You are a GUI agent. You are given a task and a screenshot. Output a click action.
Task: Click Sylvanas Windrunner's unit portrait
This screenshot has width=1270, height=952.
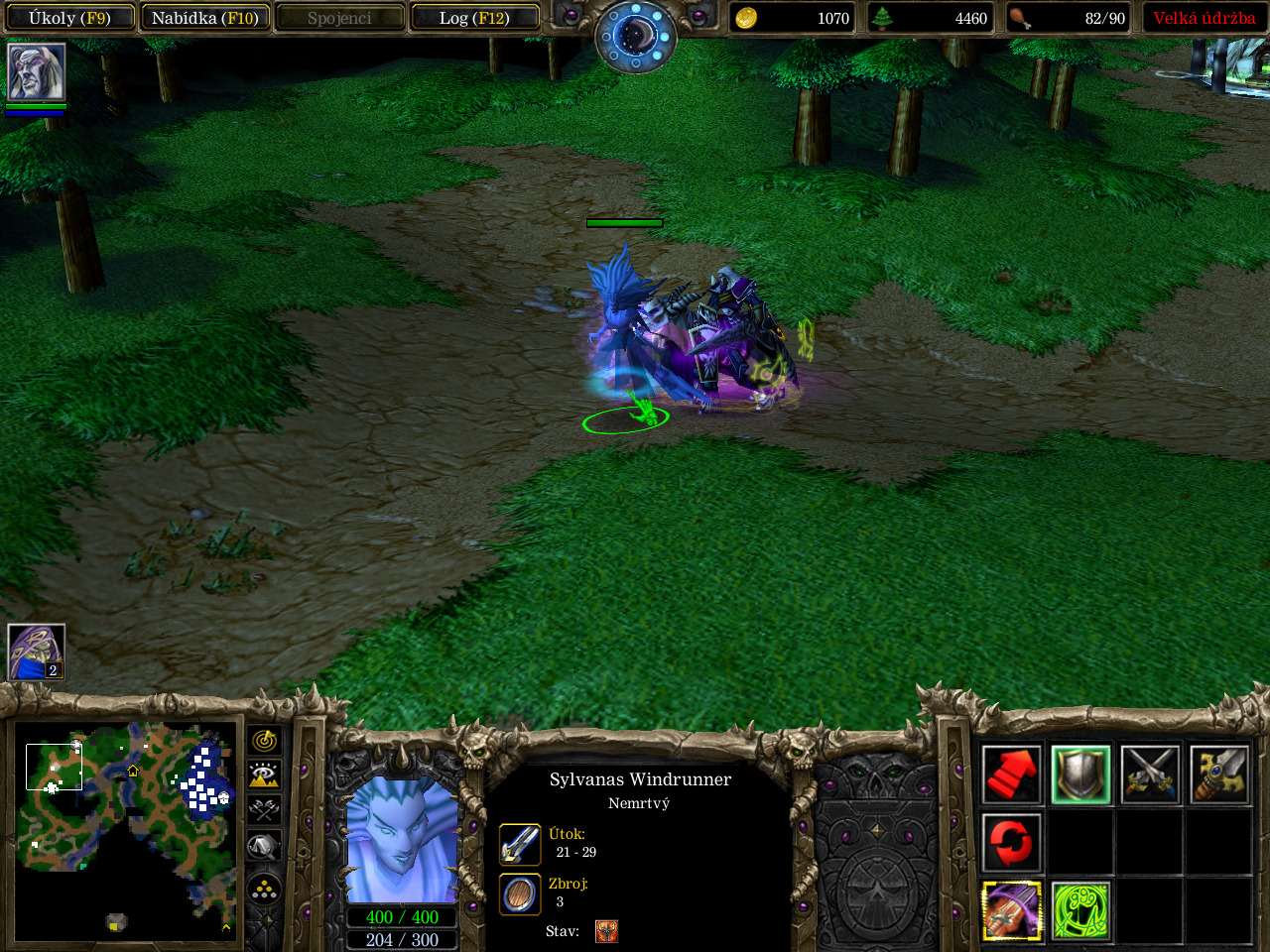pyautogui.click(x=402, y=840)
